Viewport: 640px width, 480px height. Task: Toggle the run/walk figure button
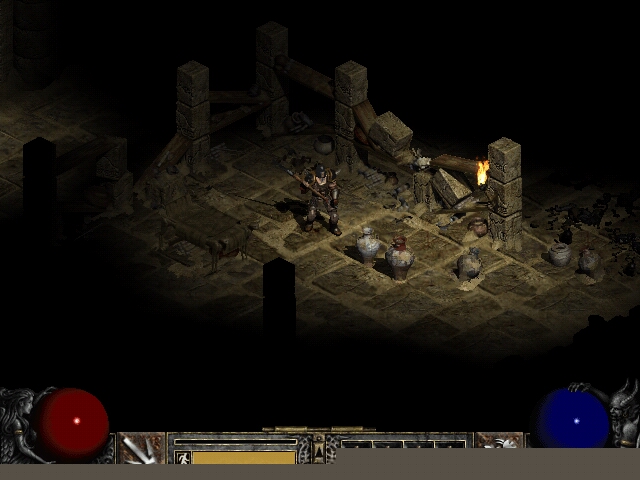[182, 457]
